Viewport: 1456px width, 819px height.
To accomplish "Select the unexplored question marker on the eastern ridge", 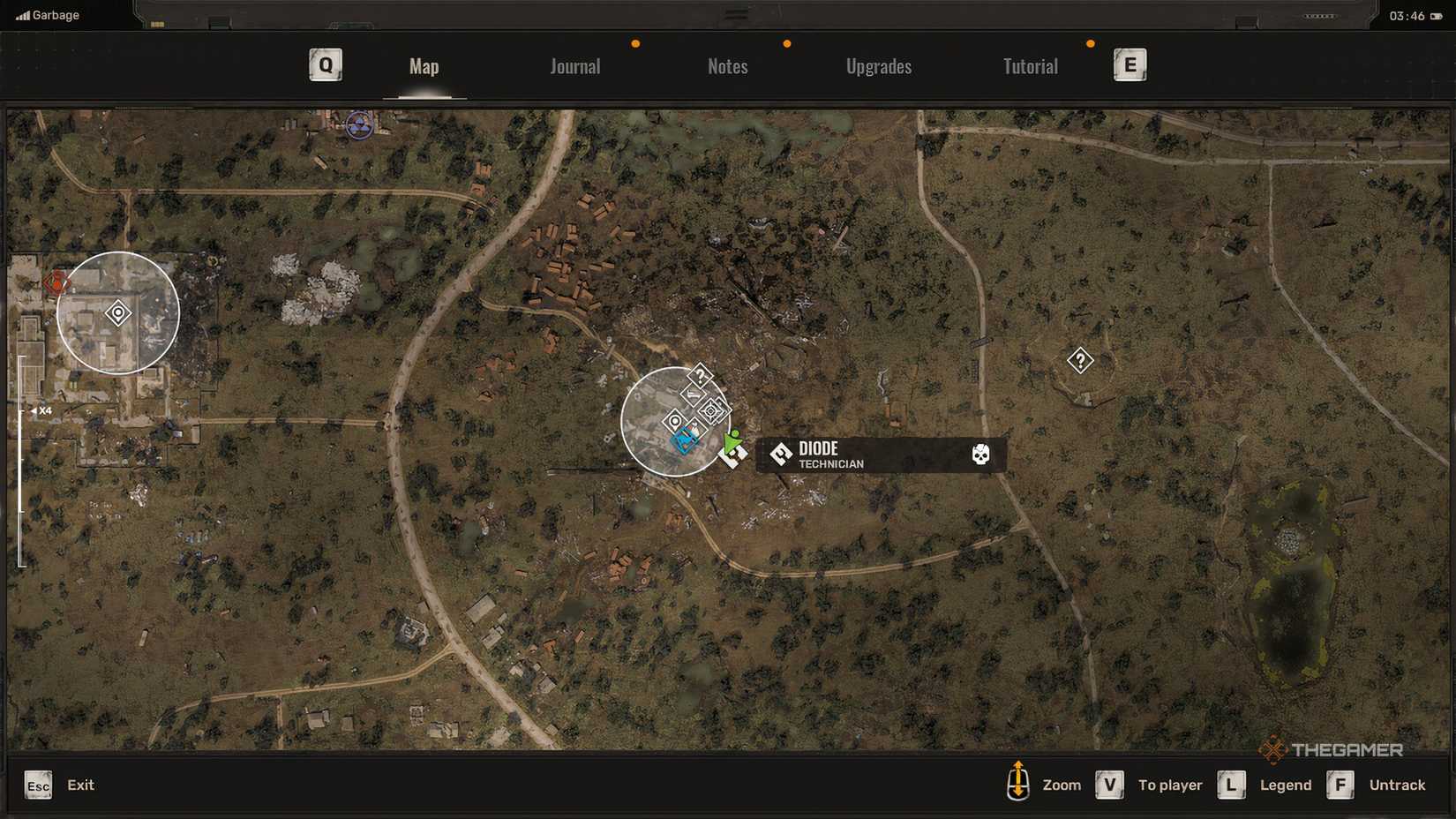I will click(1081, 360).
